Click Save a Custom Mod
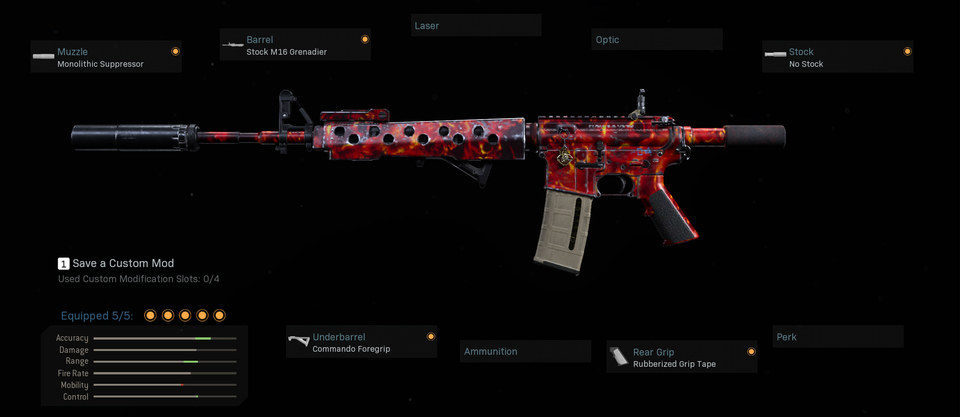The height and width of the screenshot is (417, 960). [x=116, y=263]
